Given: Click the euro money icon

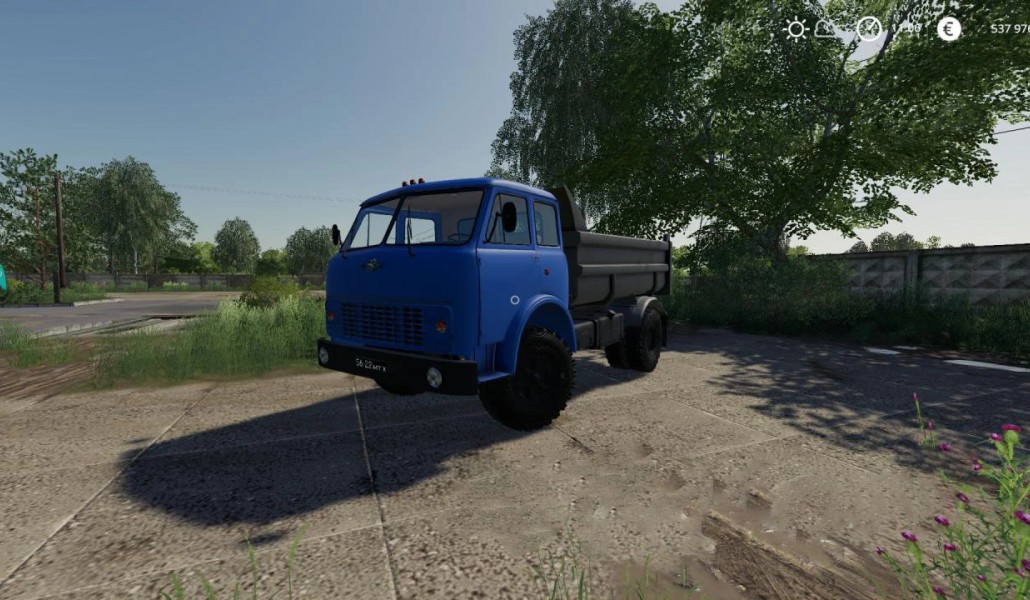Looking at the screenshot, I should [949, 29].
